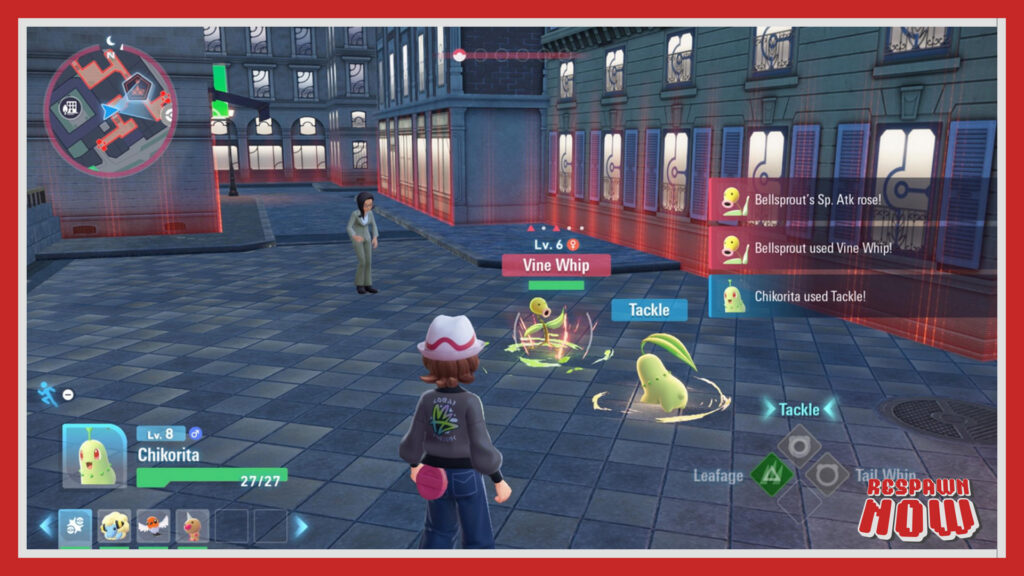Click the party bar right arrow
1024x576 pixels.
300,525
